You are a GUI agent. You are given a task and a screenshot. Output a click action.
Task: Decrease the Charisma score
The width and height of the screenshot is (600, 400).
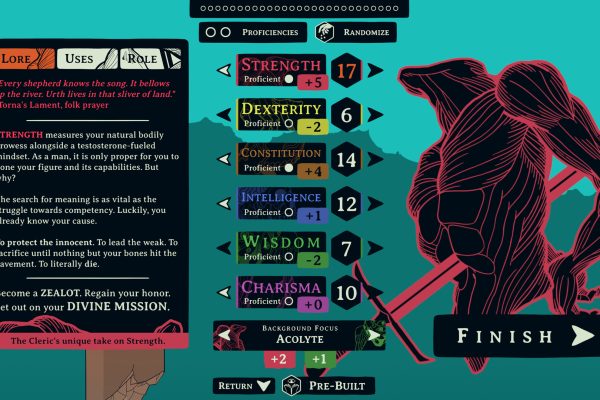tap(224, 292)
